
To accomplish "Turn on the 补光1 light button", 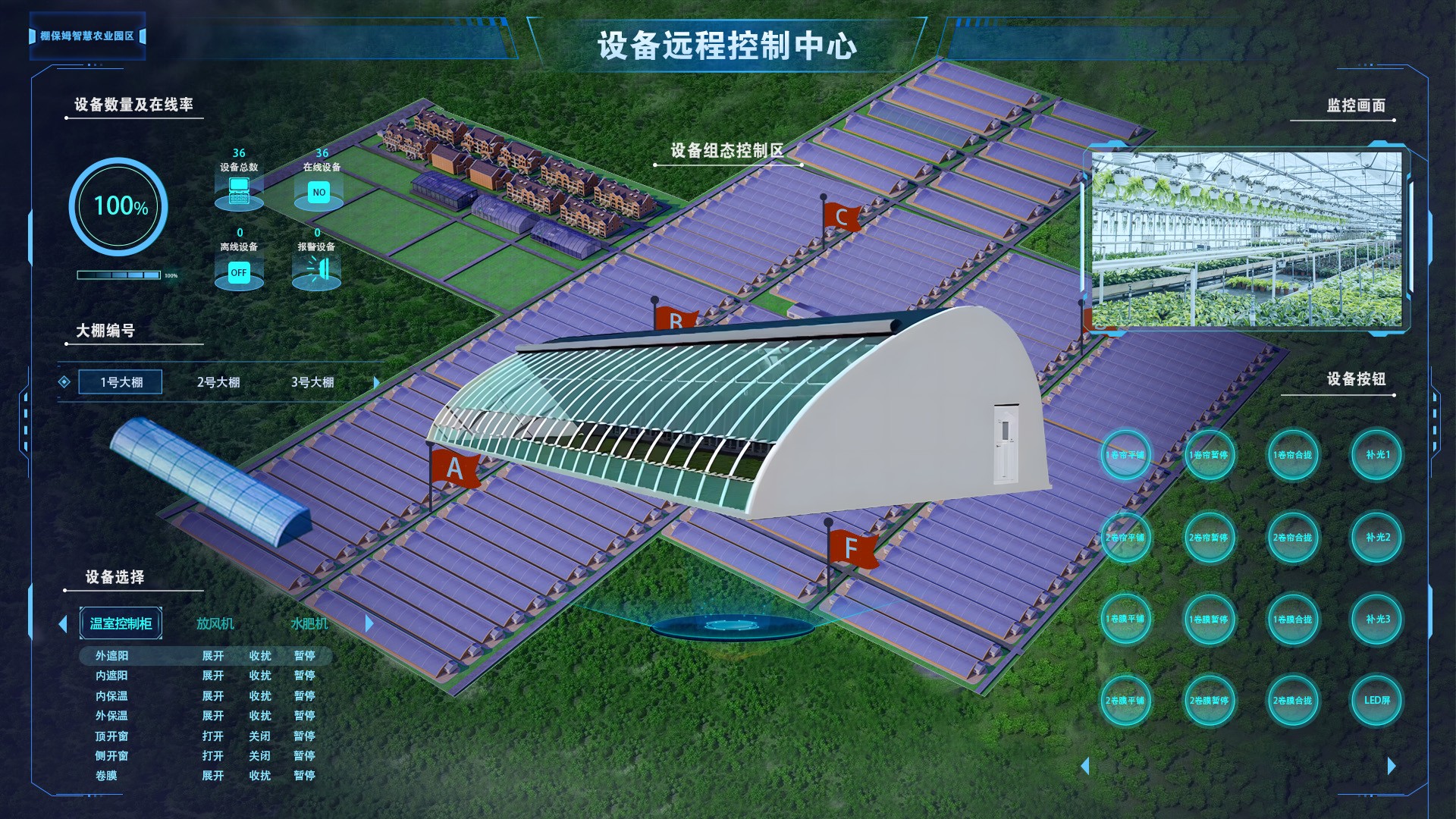I will 1377,455.
